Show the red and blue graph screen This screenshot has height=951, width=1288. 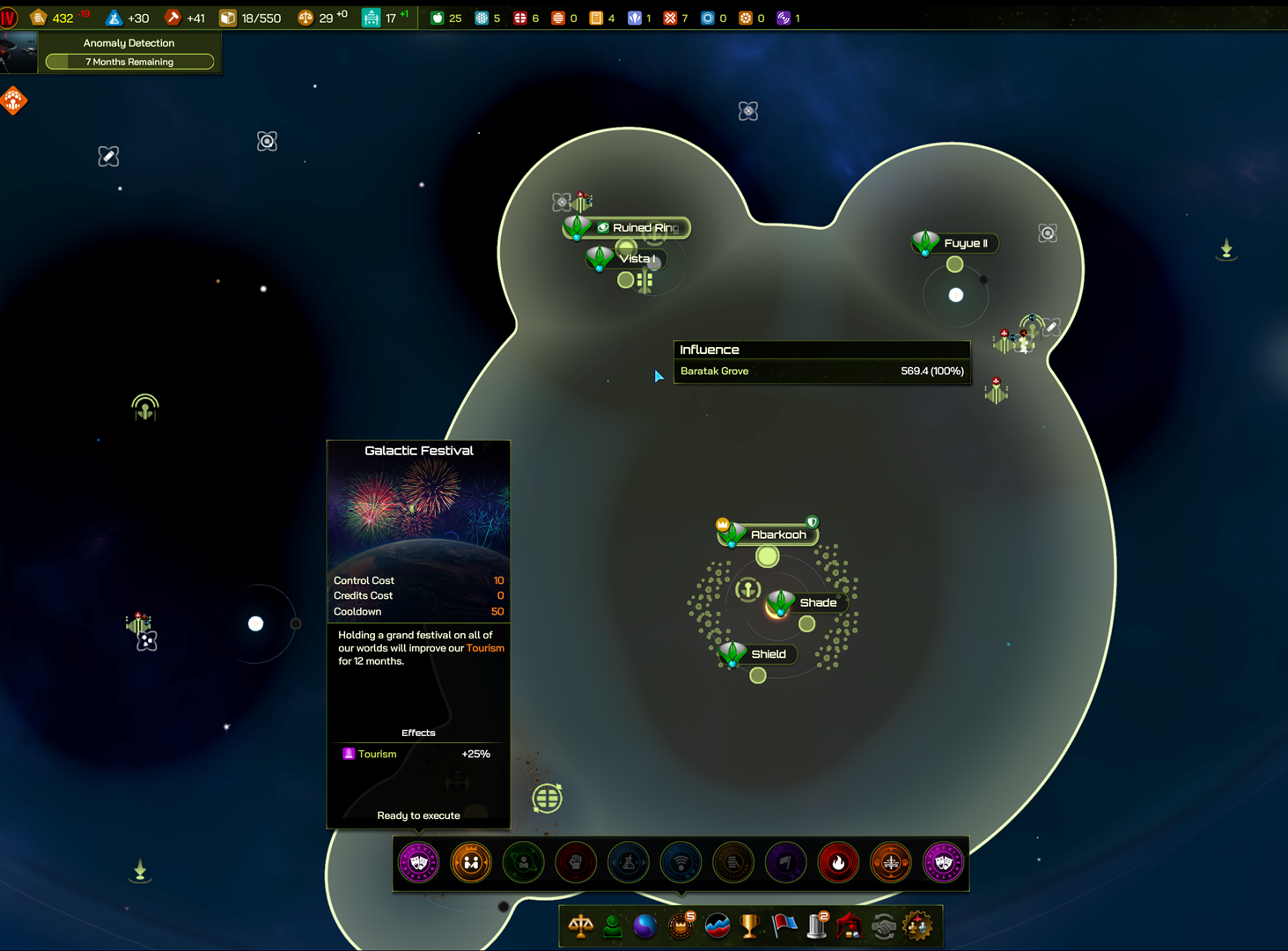pos(717,926)
